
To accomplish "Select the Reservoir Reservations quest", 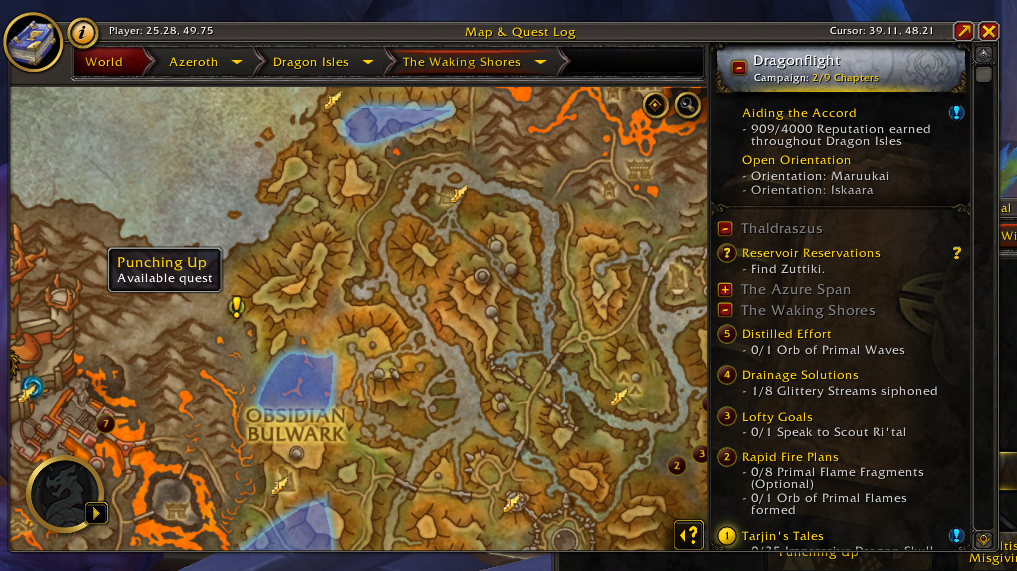I will [x=811, y=253].
